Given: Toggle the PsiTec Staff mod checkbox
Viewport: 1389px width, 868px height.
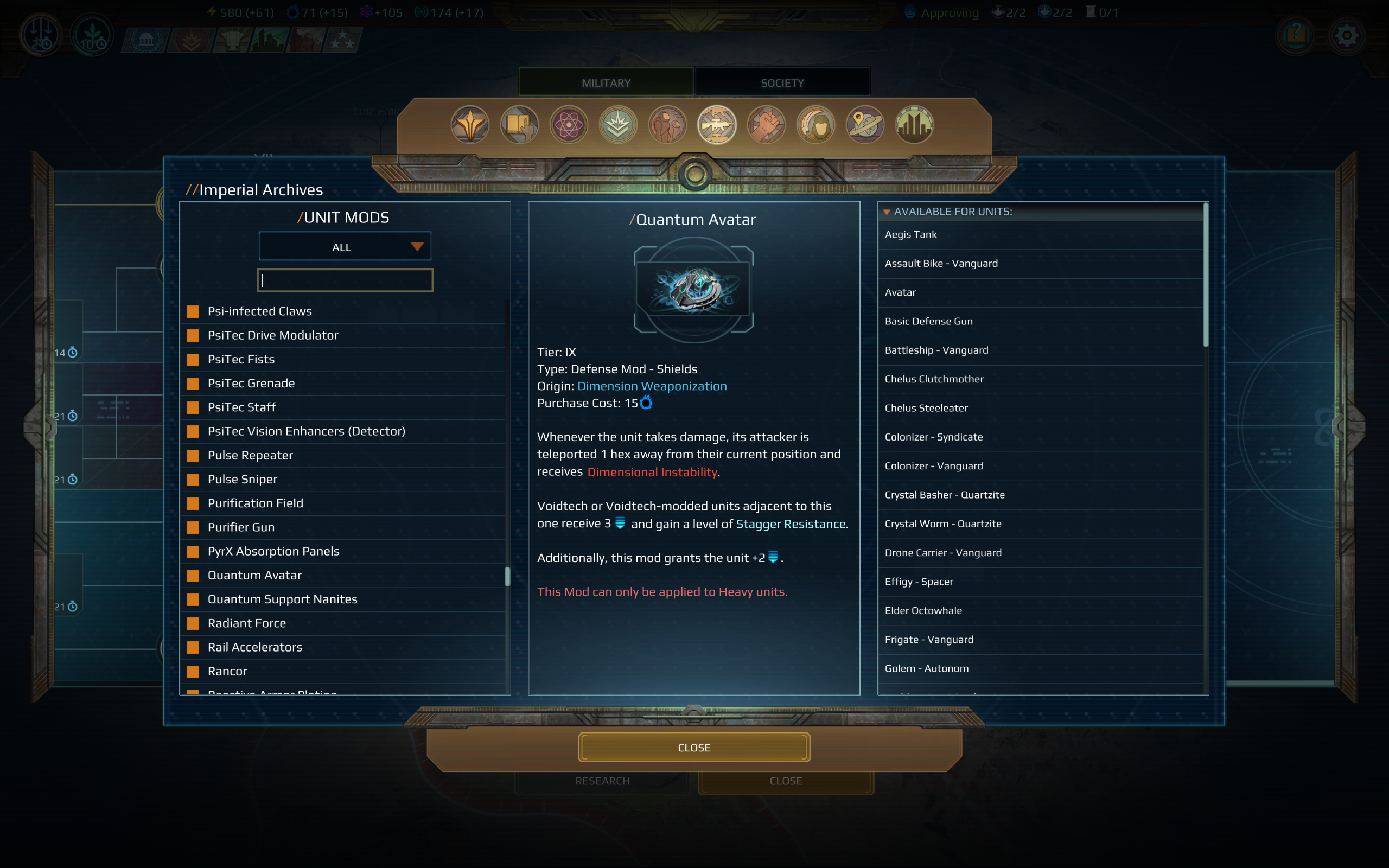Looking at the screenshot, I should 193,407.
